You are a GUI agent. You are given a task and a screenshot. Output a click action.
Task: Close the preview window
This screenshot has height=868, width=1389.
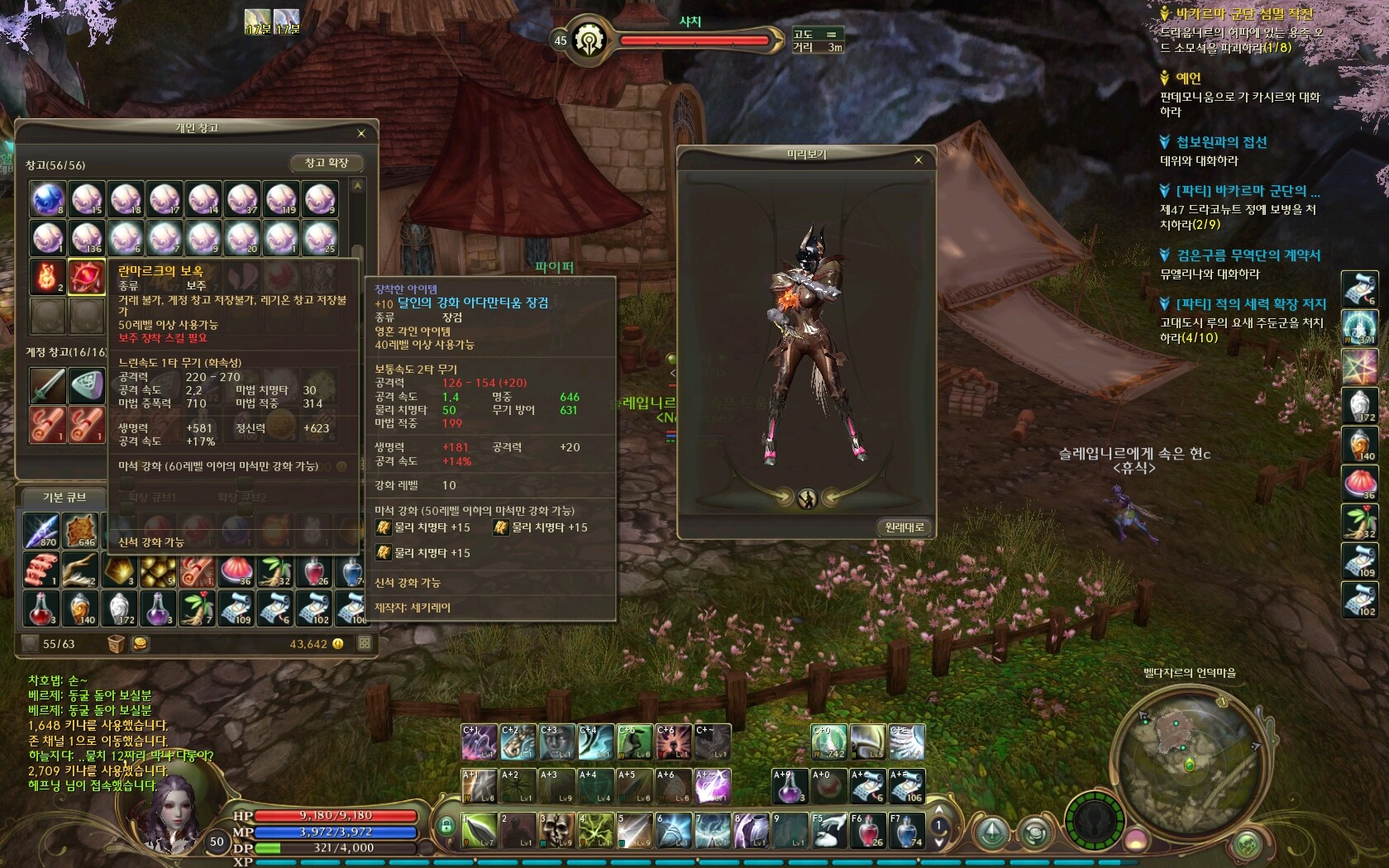point(918,160)
